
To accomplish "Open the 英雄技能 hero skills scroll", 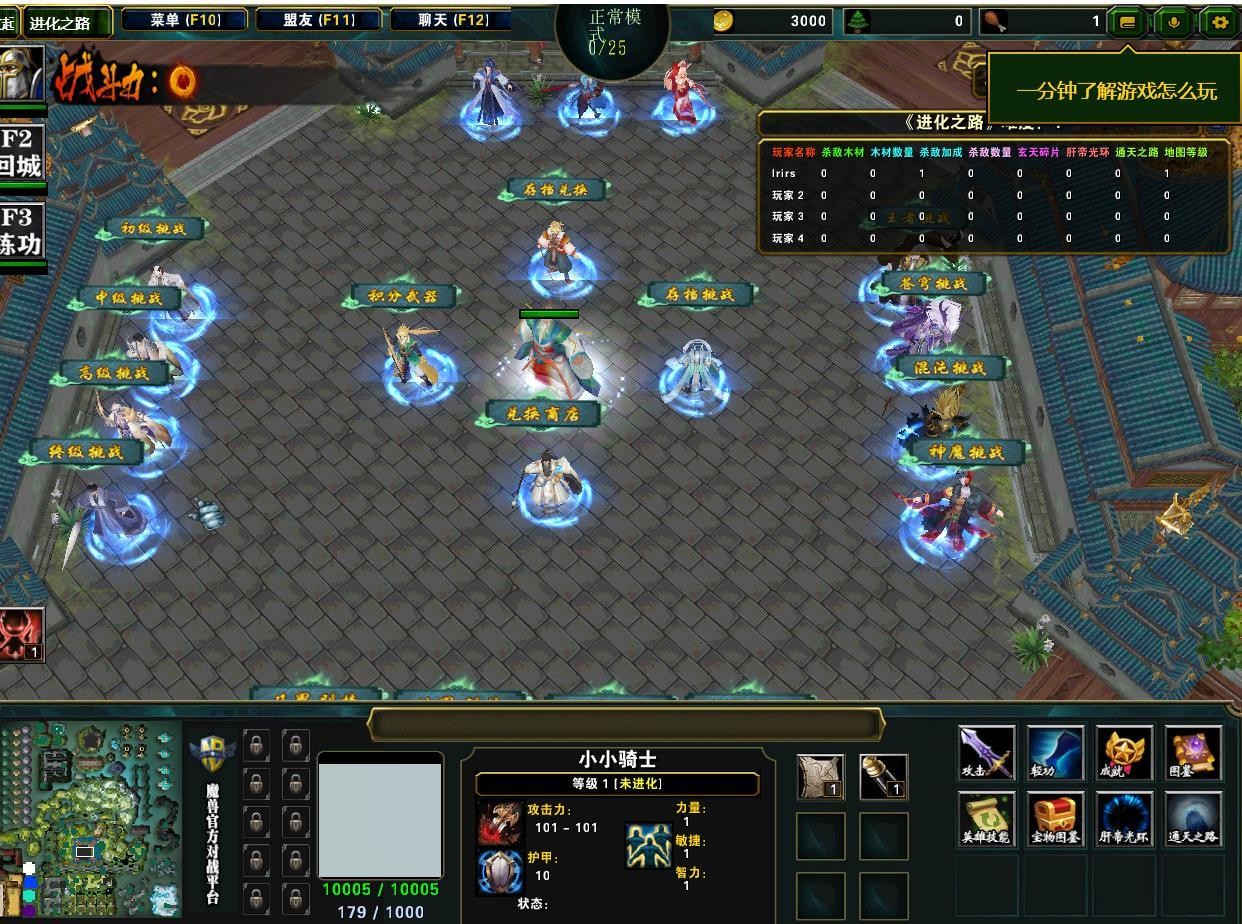I will 986,819.
